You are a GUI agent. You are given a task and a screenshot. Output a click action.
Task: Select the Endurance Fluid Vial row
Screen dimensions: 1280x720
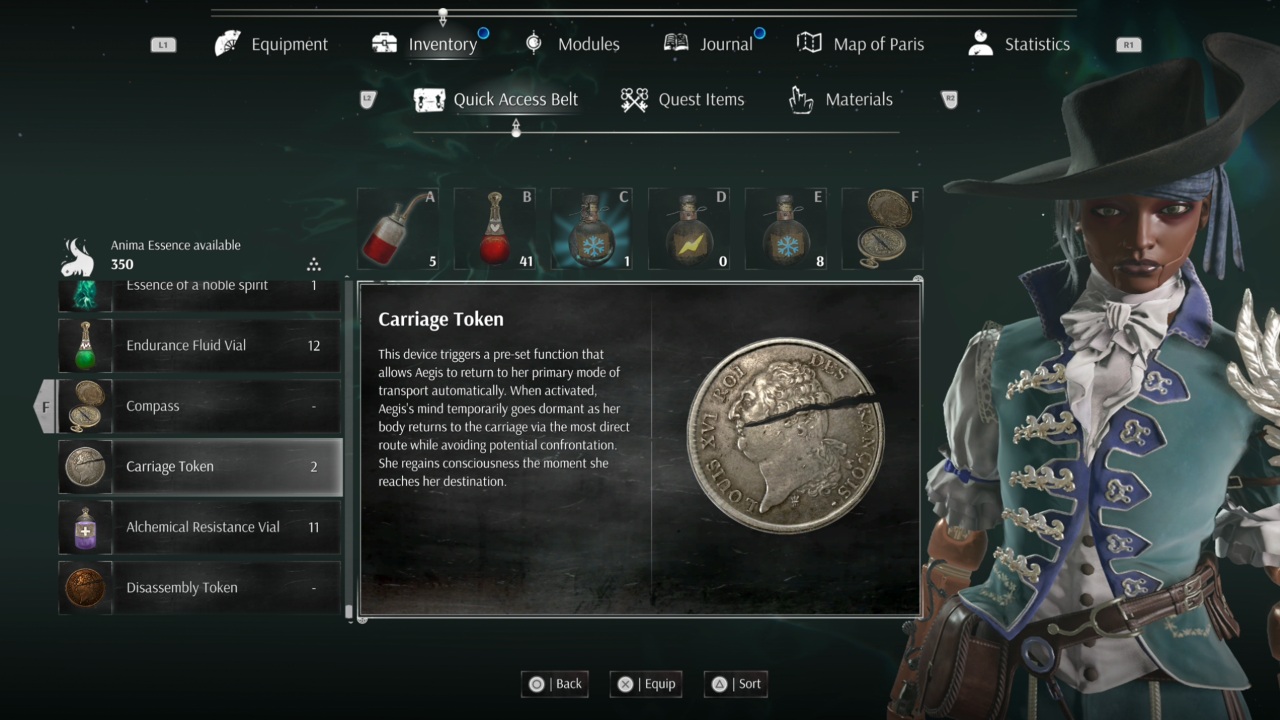(x=200, y=346)
